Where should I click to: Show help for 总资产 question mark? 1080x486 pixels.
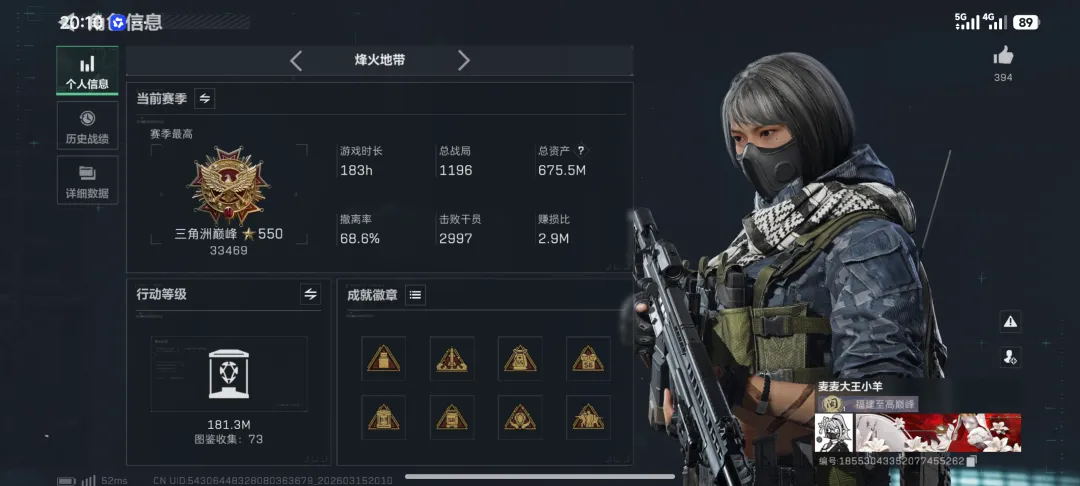(x=580, y=151)
